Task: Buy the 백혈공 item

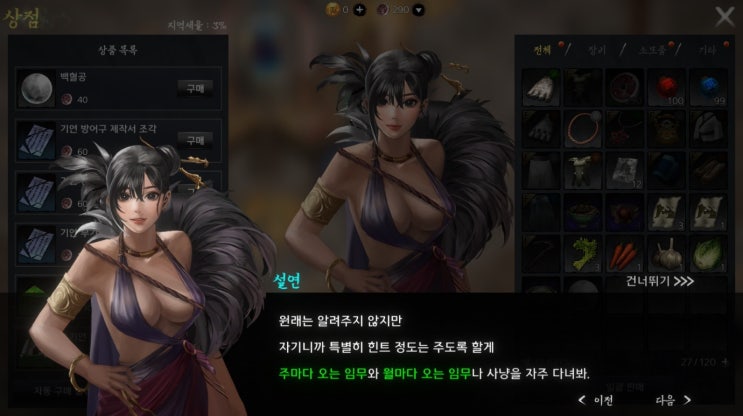Action: click(195, 88)
